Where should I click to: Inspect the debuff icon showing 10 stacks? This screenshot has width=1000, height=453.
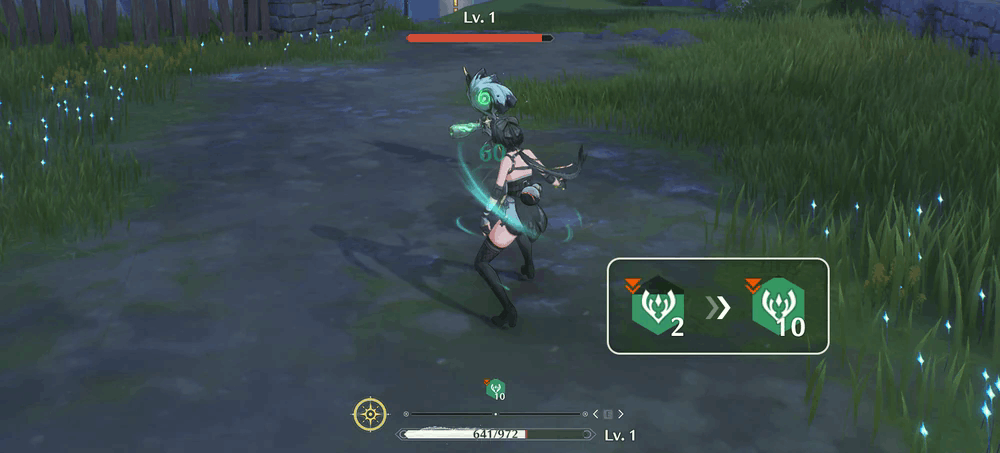click(x=777, y=307)
